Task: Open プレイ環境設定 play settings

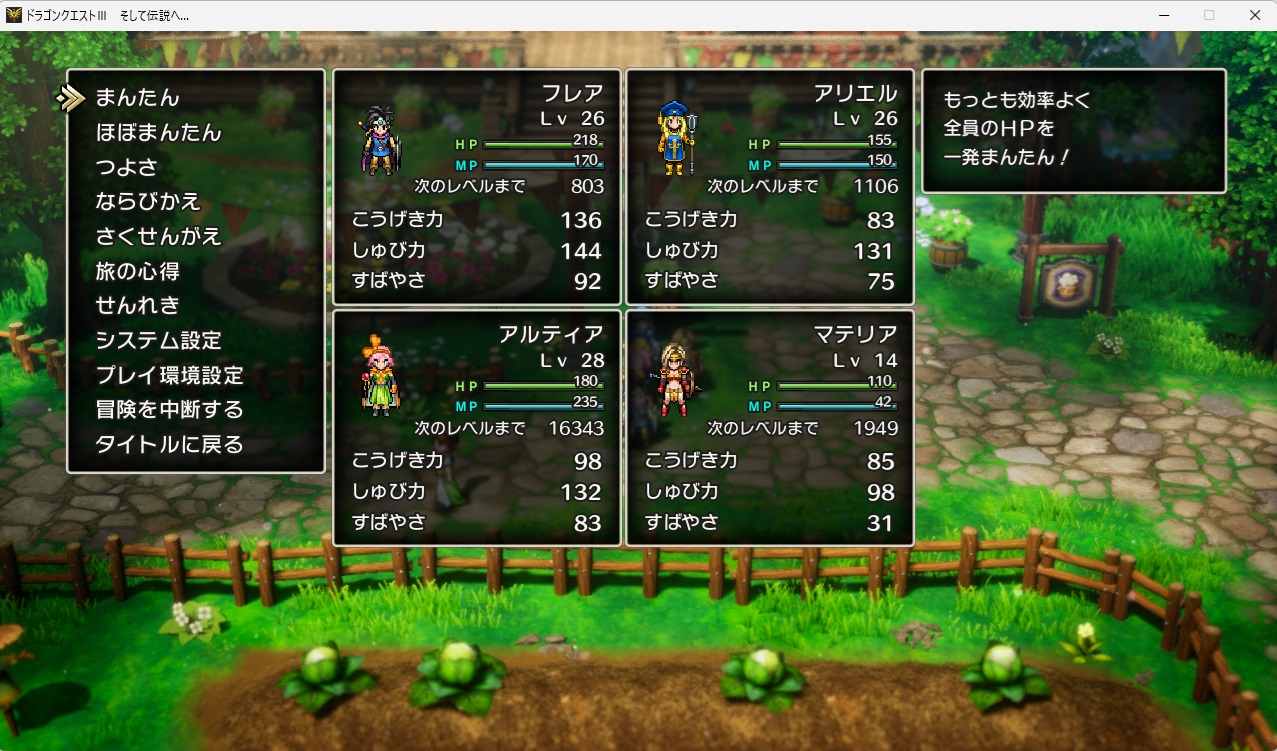Action: coord(169,375)
